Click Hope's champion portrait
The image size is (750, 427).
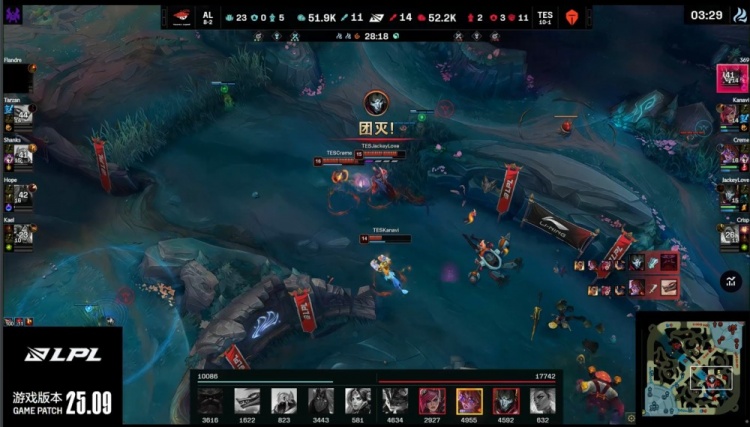point(23,195)
